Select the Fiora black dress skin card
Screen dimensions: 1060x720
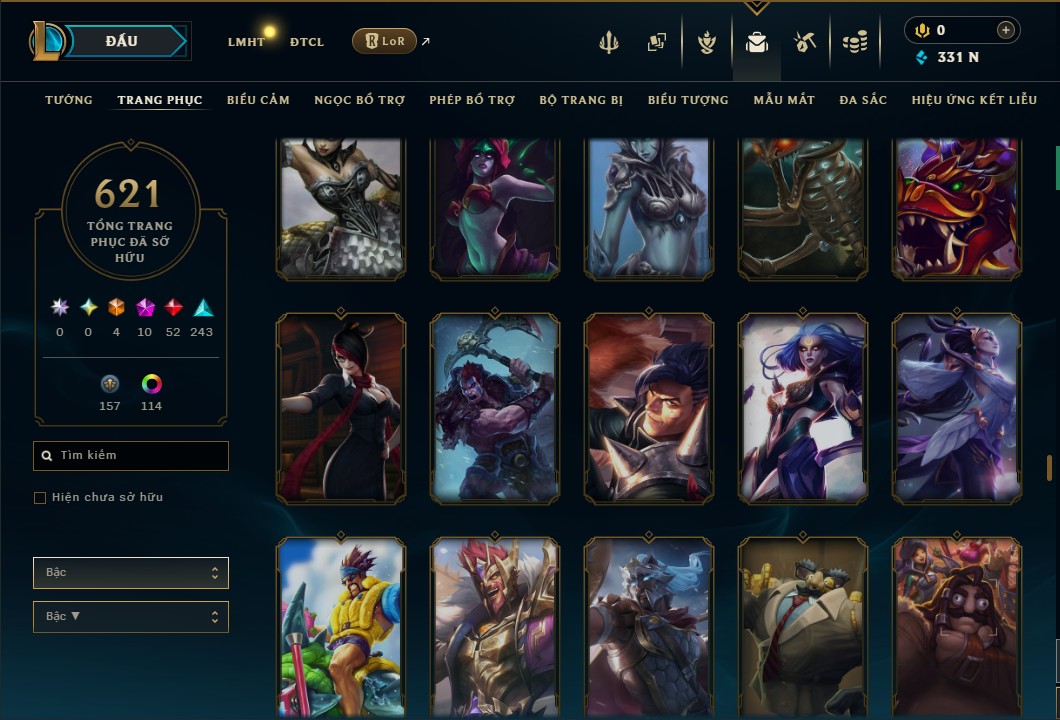pyautogui.click(x=341, y=407)
